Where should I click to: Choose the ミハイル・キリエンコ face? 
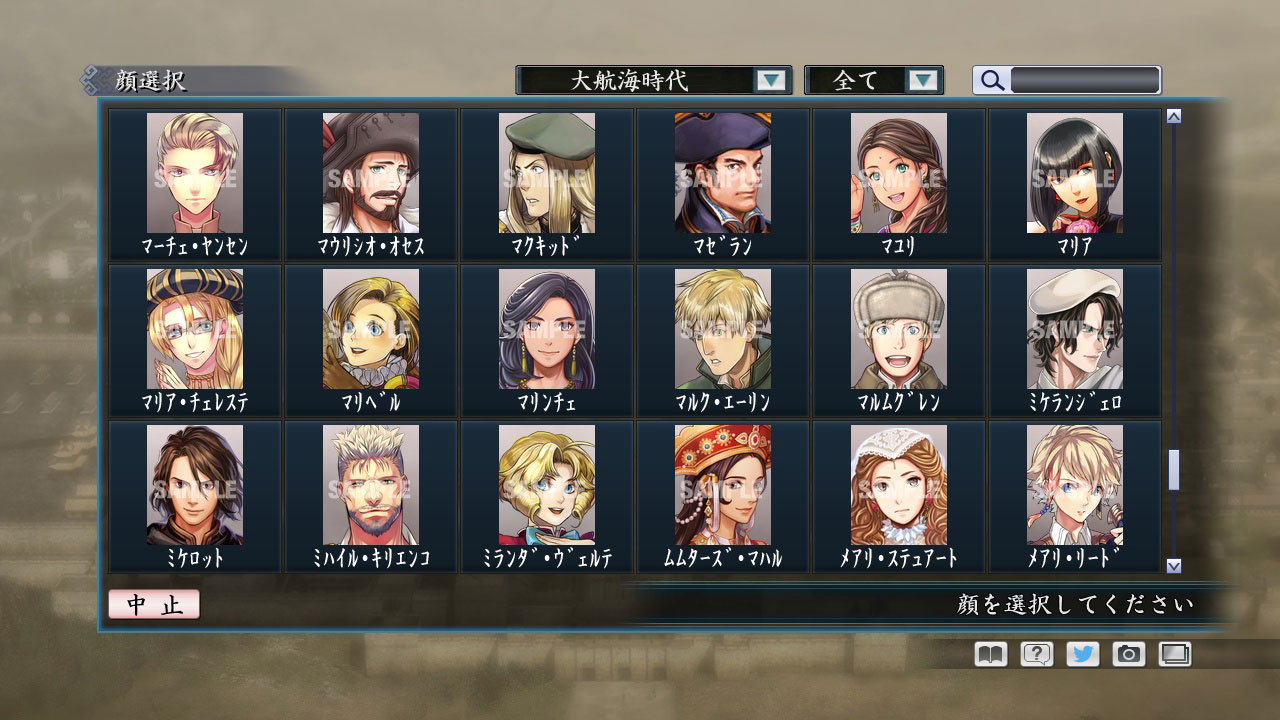tap(370, 485)
